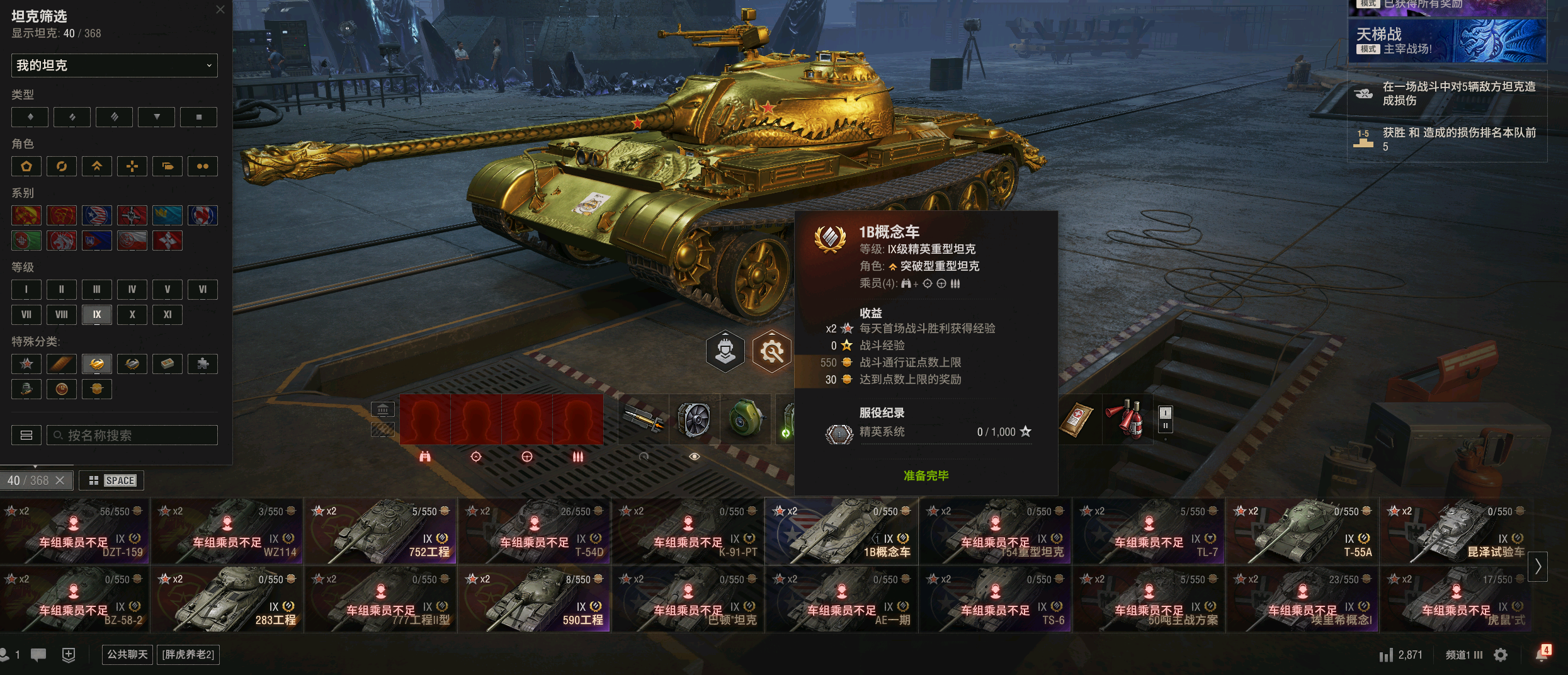Toggle the tier X filter
1568x675 pixels.
pyautogui.click(x=132, y=314)
